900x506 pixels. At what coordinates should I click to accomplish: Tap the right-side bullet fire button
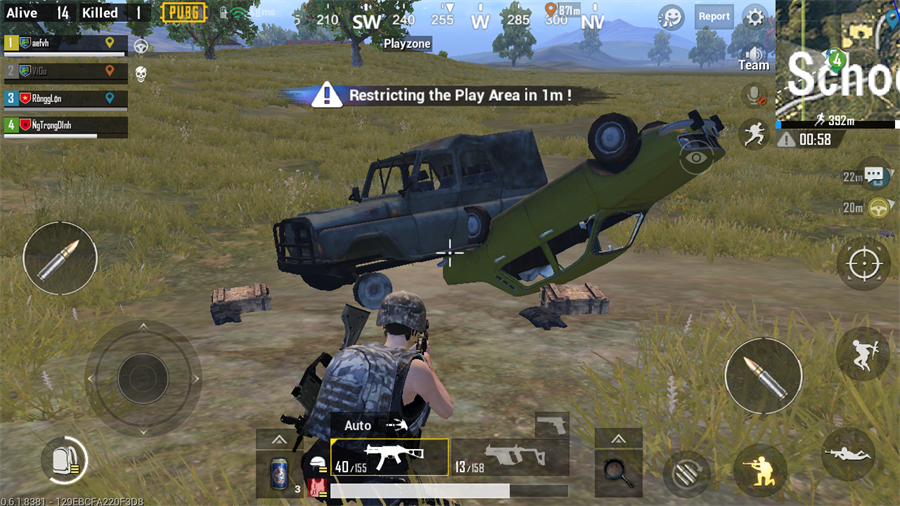(x=763, y=375)
